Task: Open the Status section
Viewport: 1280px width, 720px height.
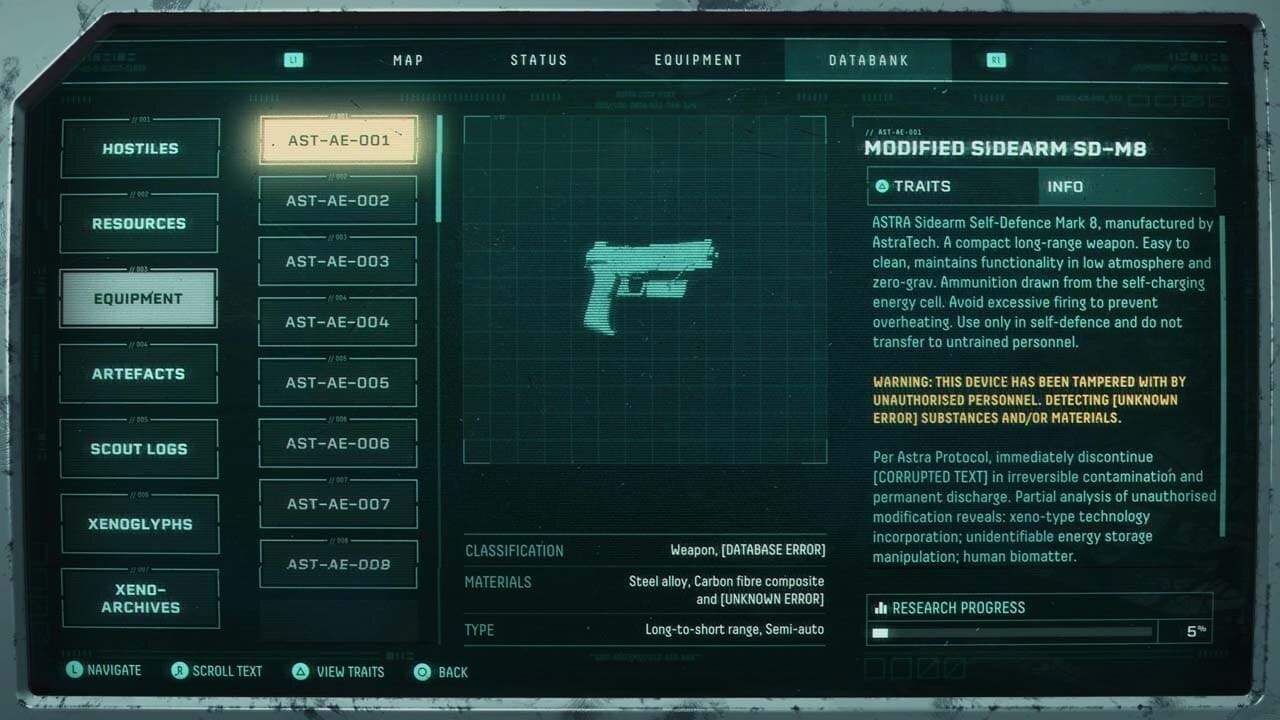Action: (x=538, y=60)
